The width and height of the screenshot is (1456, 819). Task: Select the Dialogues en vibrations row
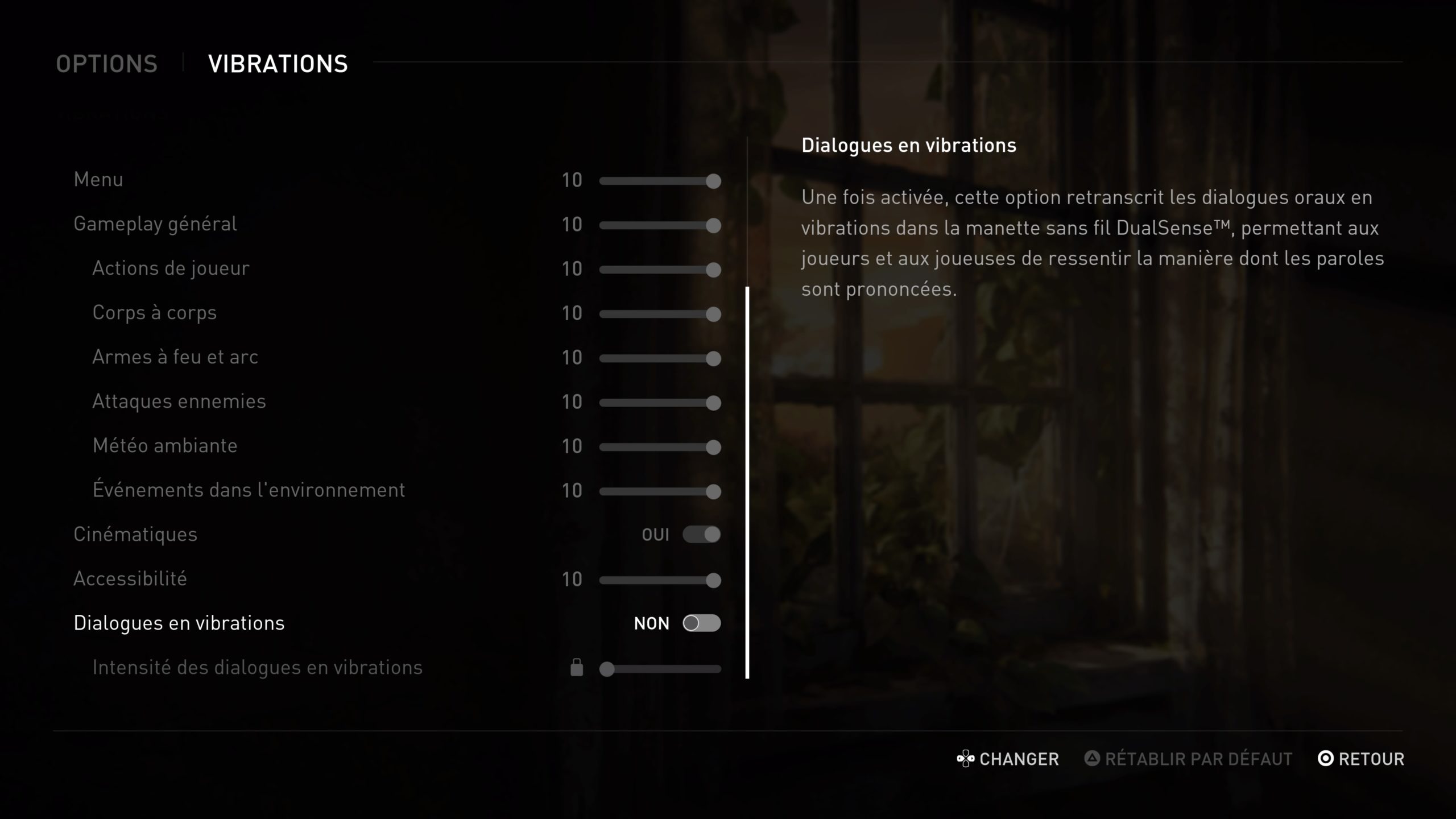click(x=179, y=623)
